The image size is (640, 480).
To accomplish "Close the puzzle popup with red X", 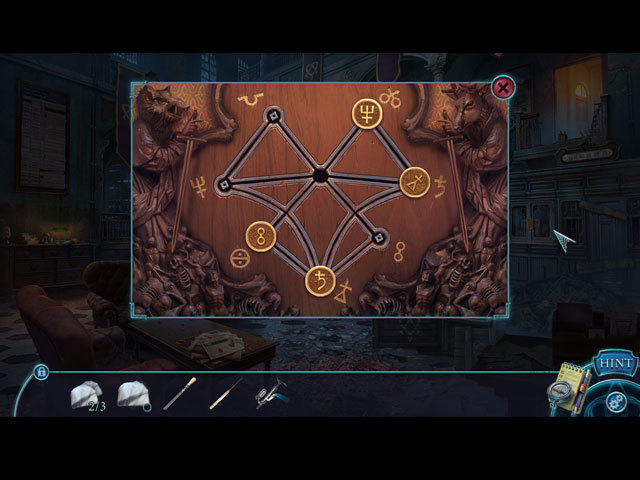I will point(503,88).
